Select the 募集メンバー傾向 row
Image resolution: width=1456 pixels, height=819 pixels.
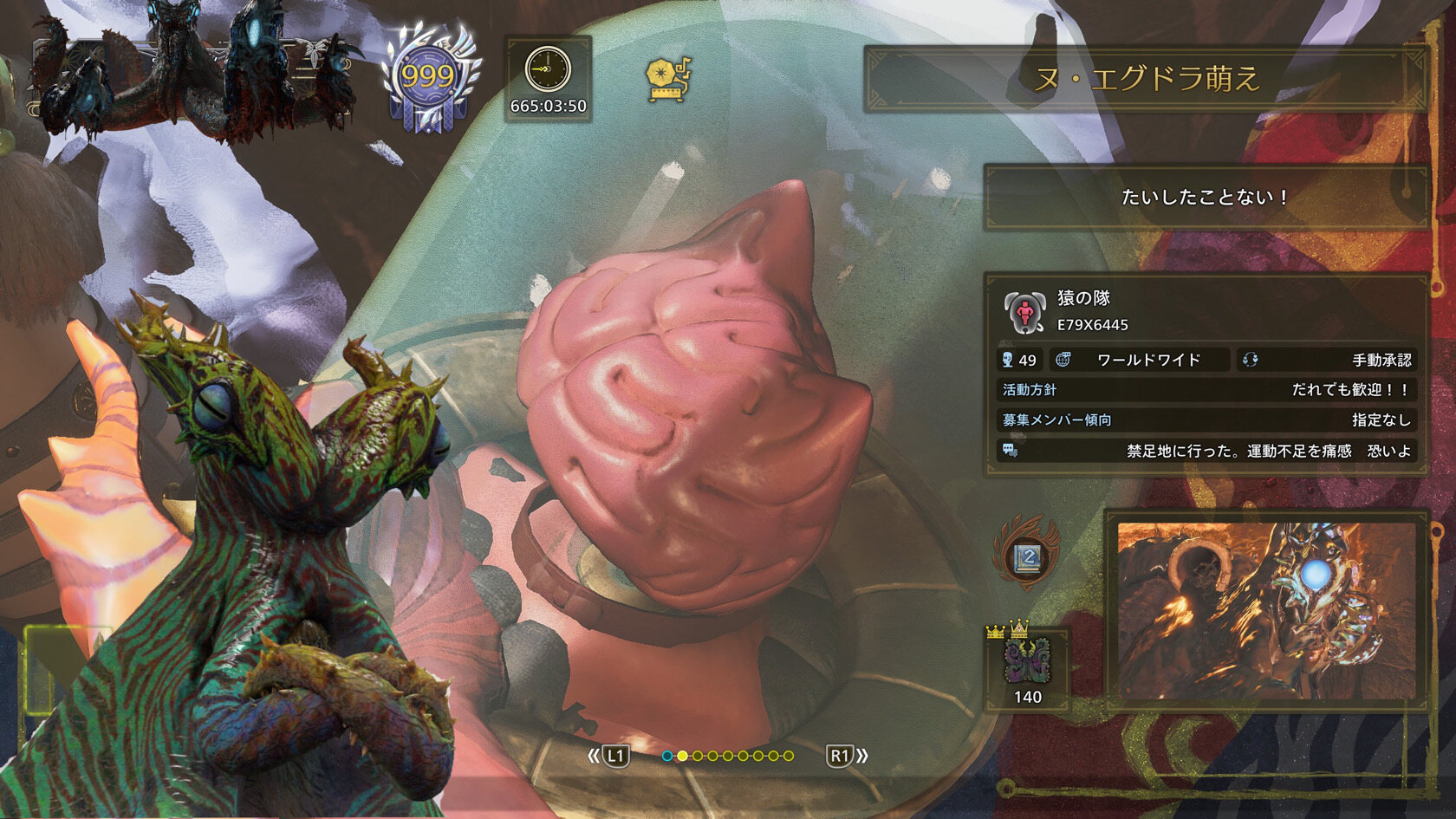pos(1205,420)
